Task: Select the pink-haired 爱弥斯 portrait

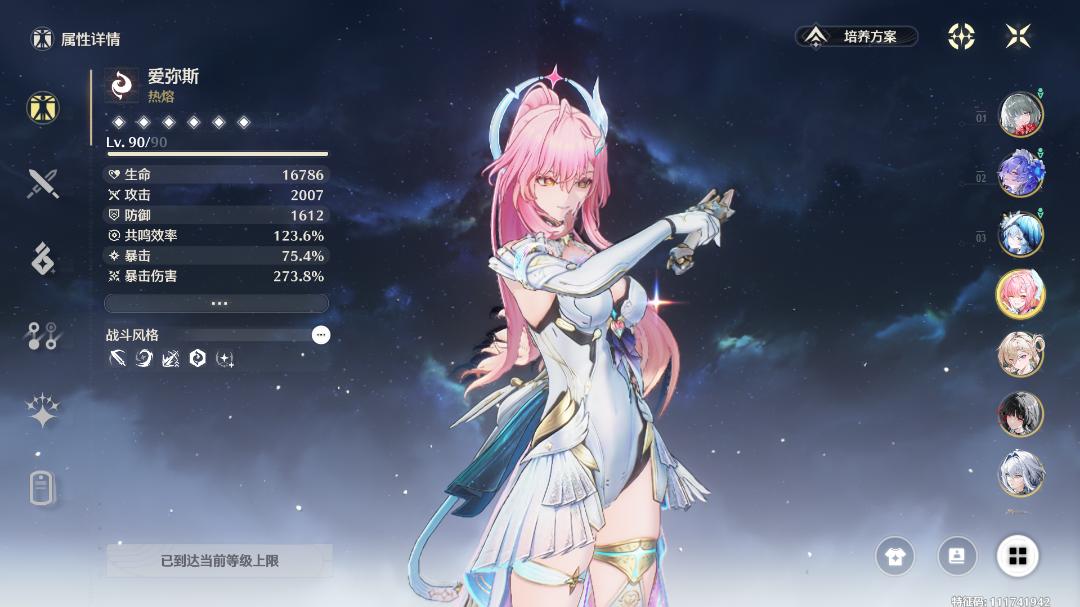Action: (1020, 294)
